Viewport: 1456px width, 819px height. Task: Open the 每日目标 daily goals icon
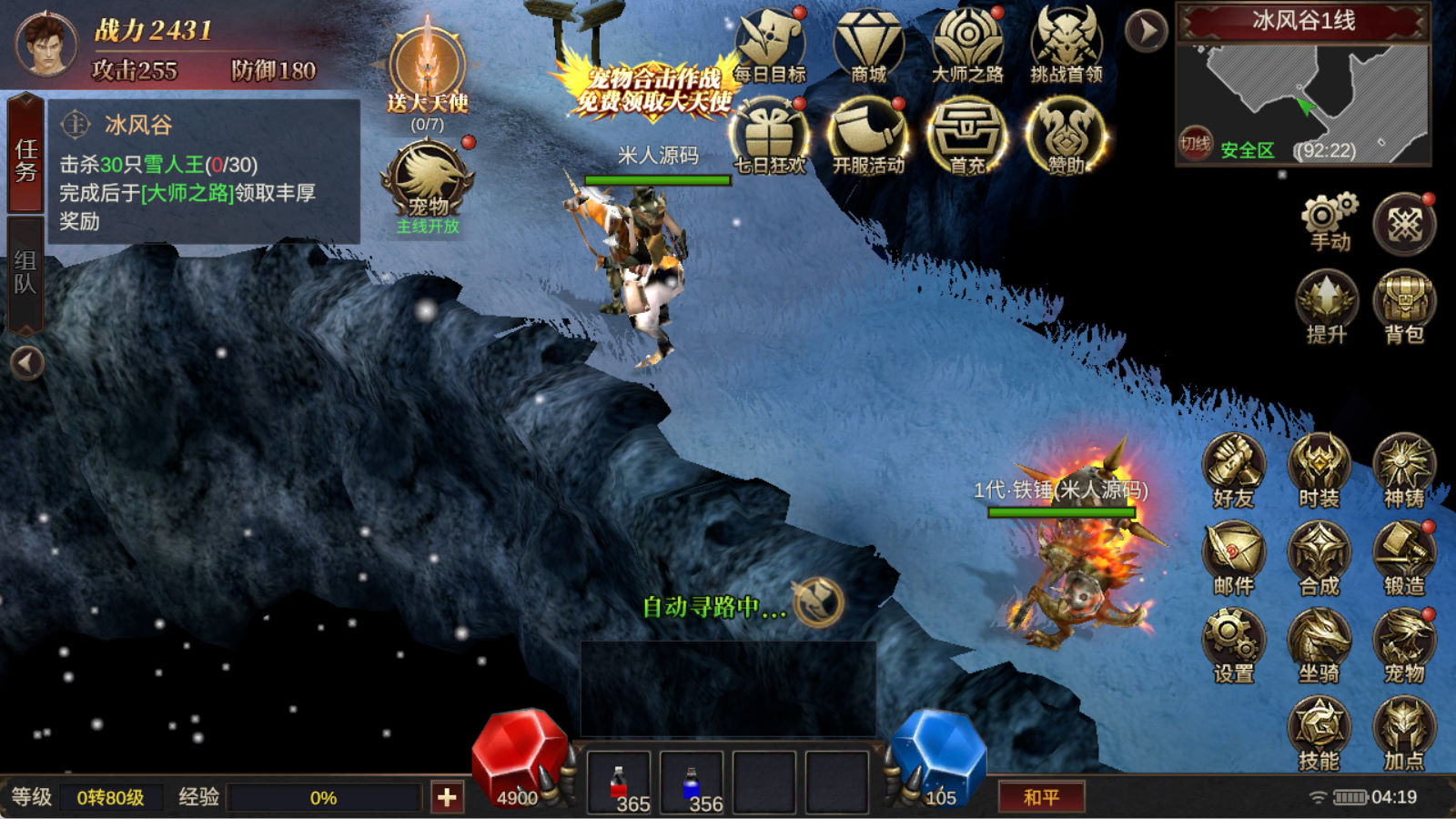770,47
